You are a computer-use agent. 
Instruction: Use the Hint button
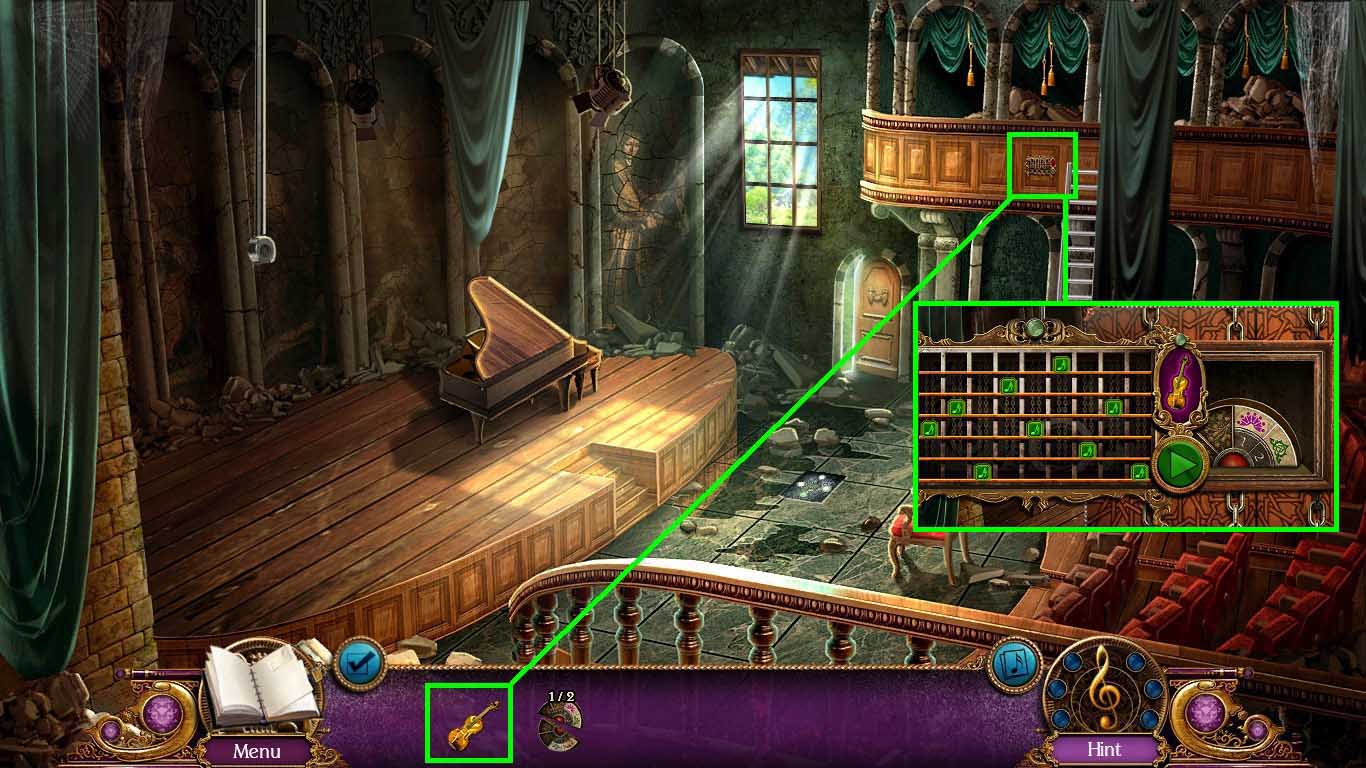click(1104, 749)
